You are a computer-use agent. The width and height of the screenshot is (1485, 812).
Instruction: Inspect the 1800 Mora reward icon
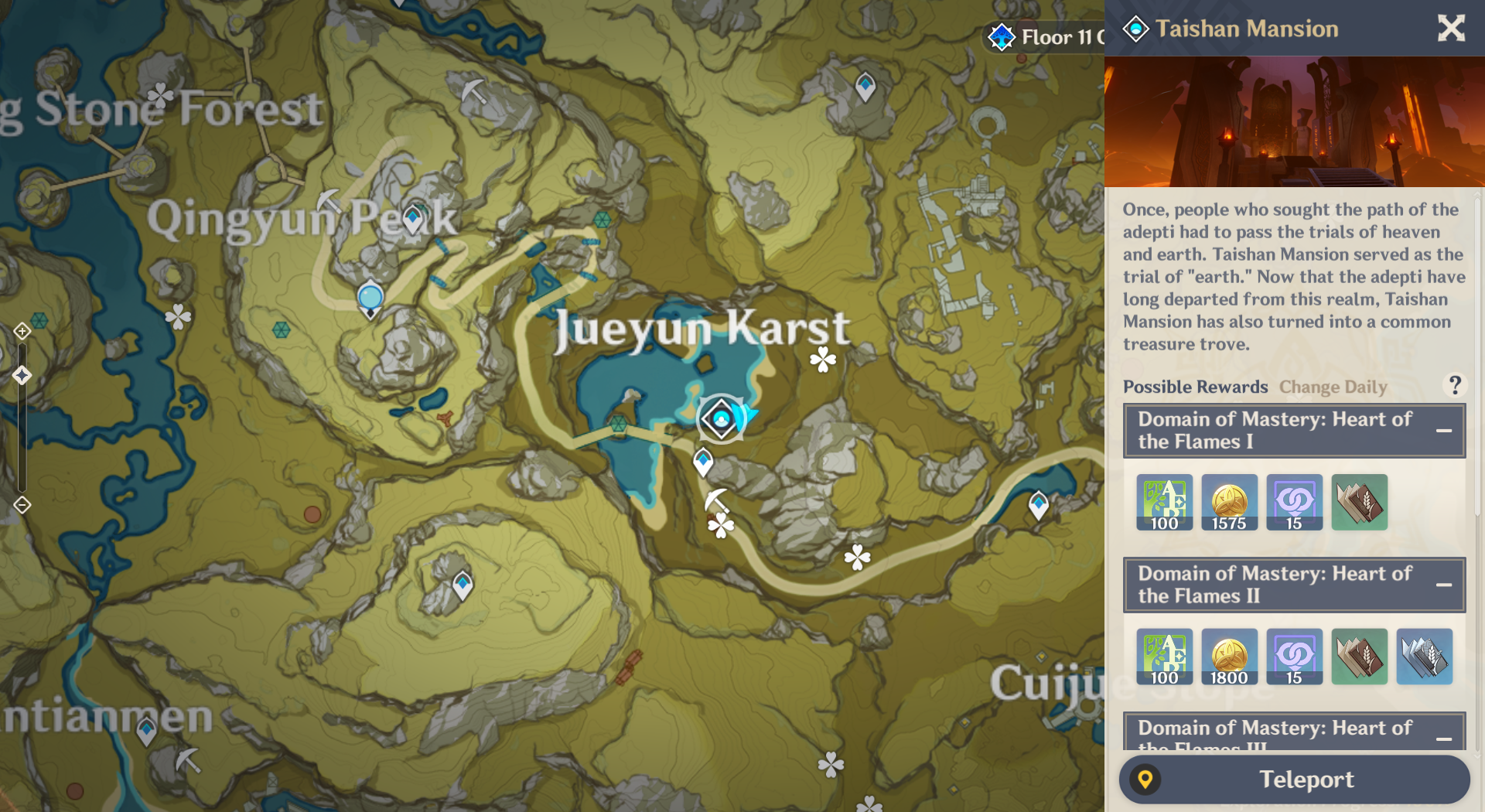[x=1229, y=657]
